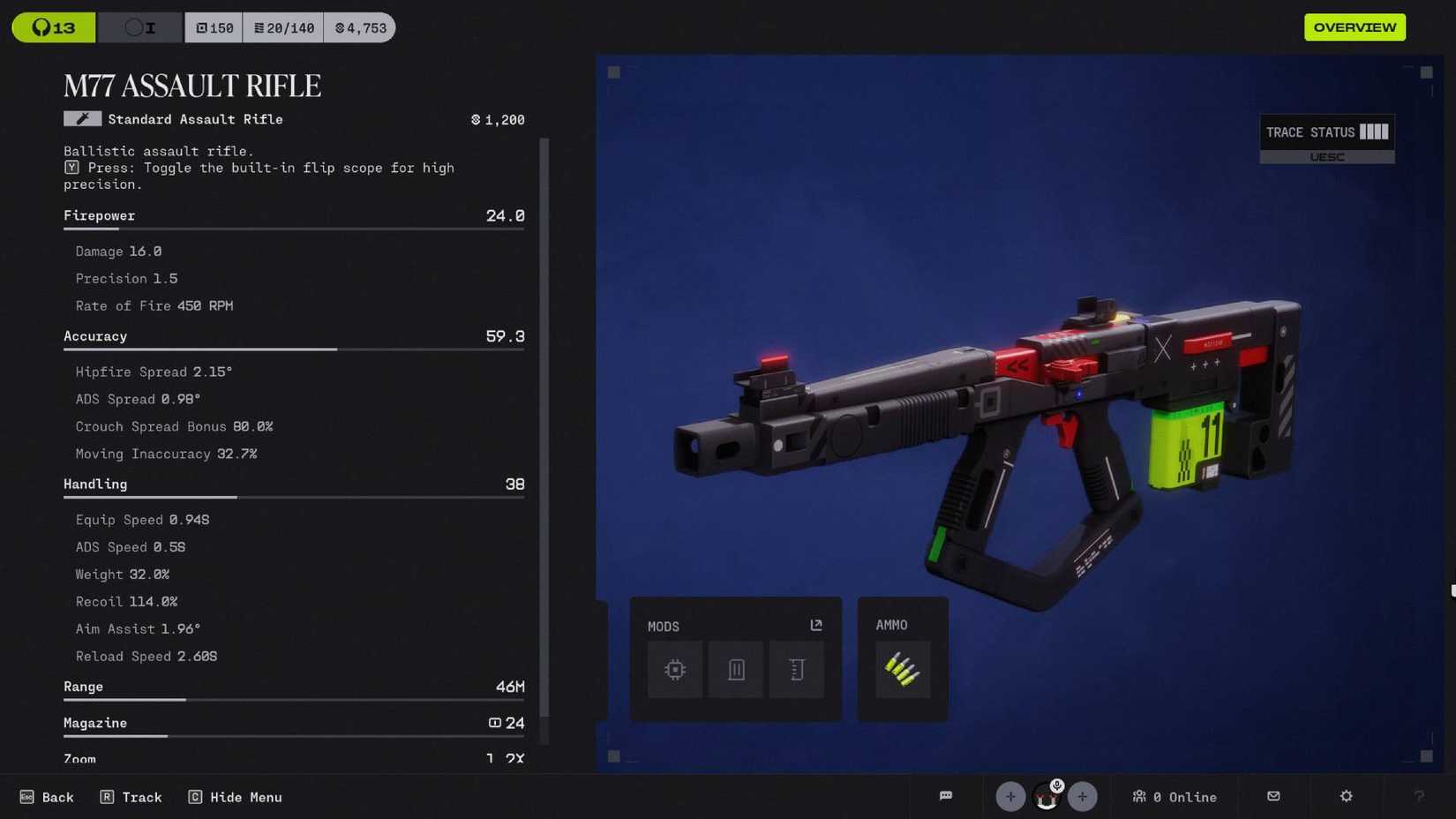This screenshot has width=1456, height=819.
Task: Open the barrel mod slot in MODS
Action: (x=796, y=669)
